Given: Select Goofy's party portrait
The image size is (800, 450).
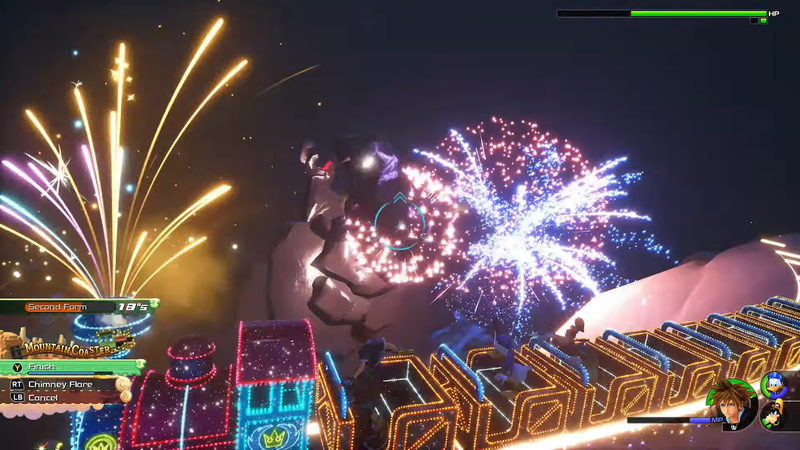Looking at the screenshot, I should click(x=775, y=415).
